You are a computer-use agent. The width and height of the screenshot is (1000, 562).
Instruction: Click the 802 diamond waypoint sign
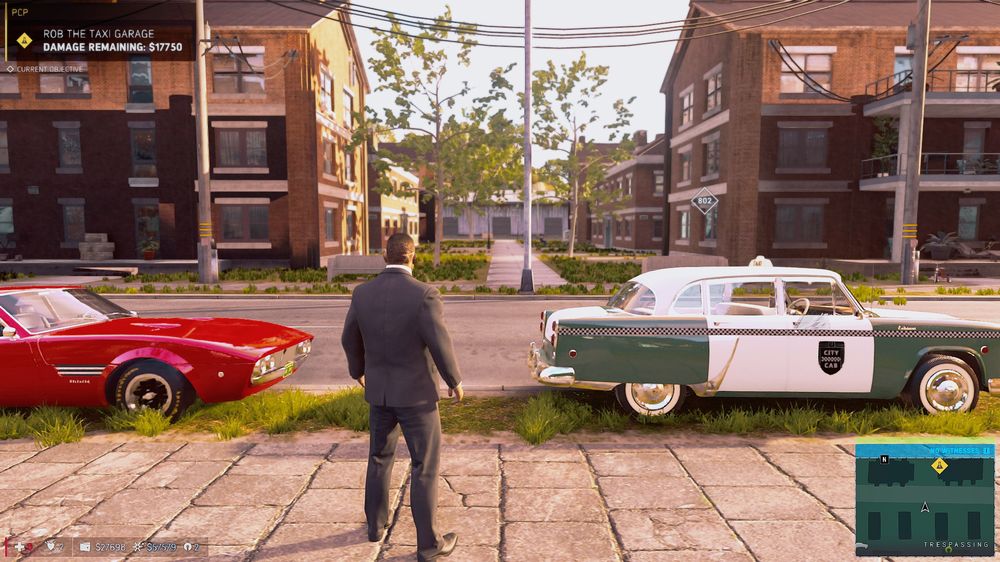704,200
